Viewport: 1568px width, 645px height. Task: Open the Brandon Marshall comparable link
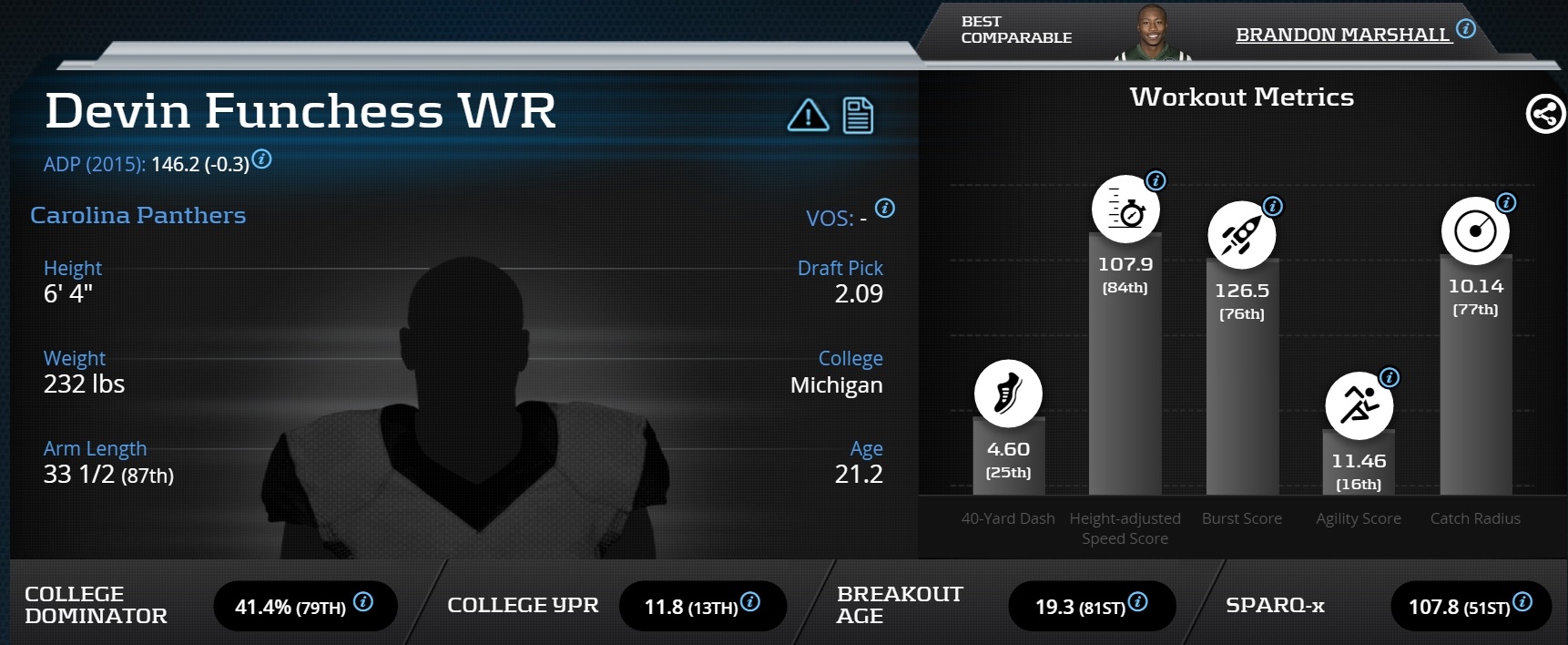[x=1341, y=35]
